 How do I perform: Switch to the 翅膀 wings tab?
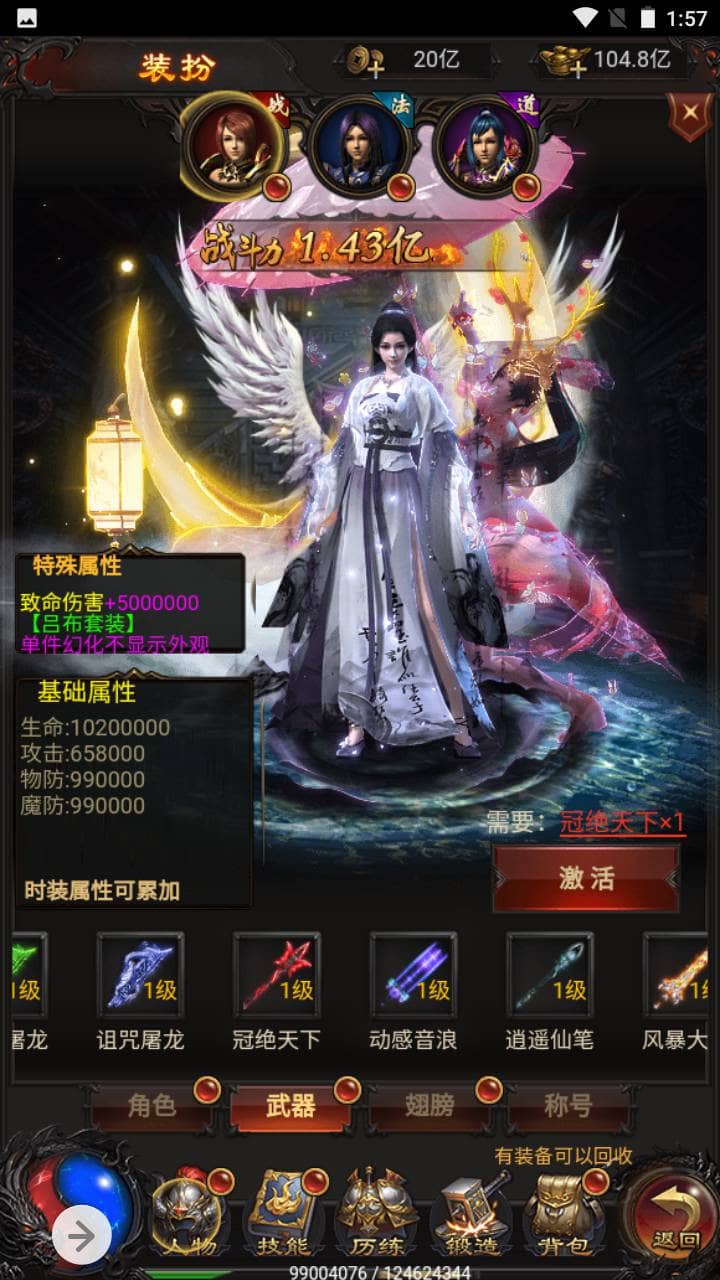[x=430, y=1105]
